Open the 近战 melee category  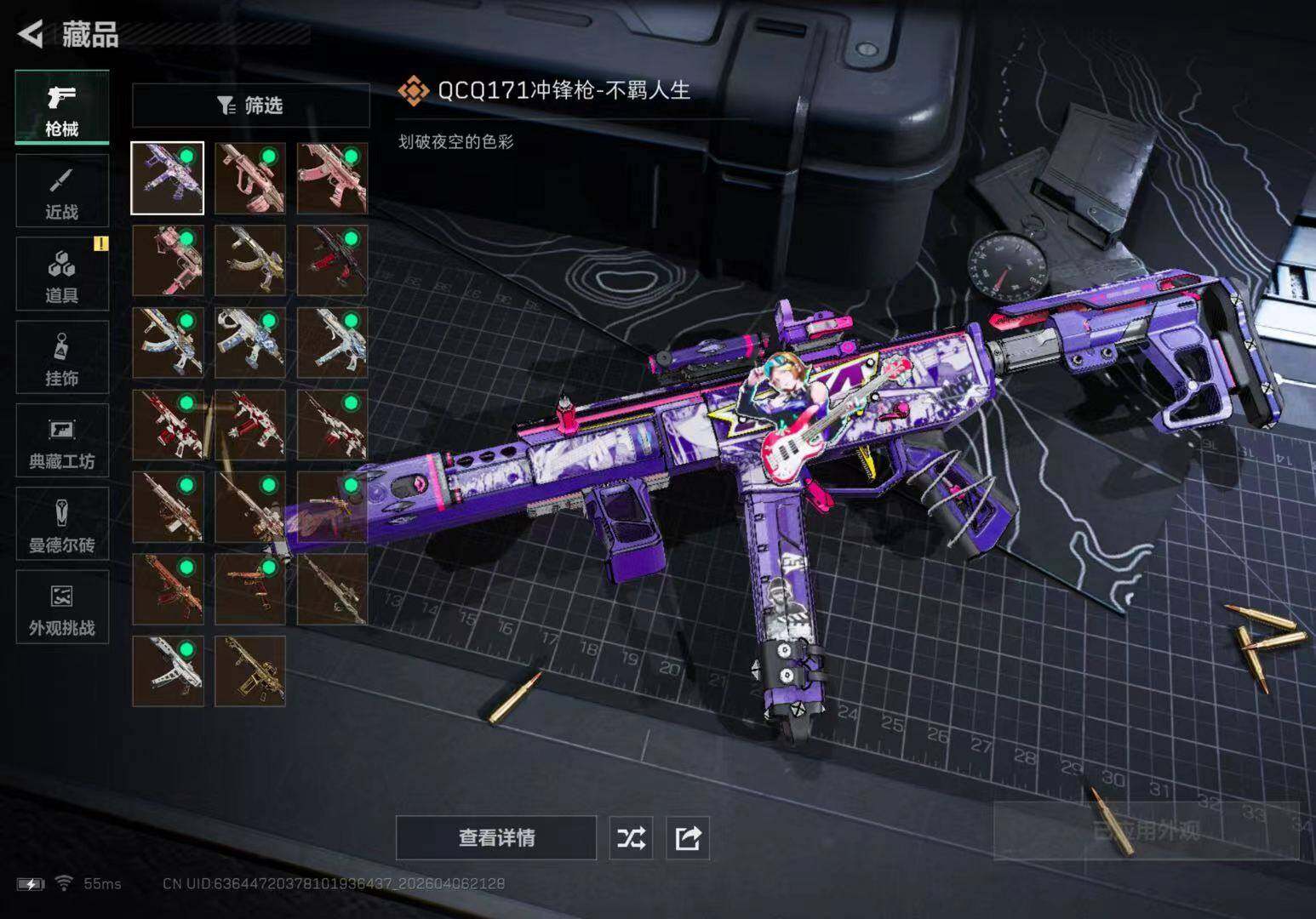[x=62, y=191]
